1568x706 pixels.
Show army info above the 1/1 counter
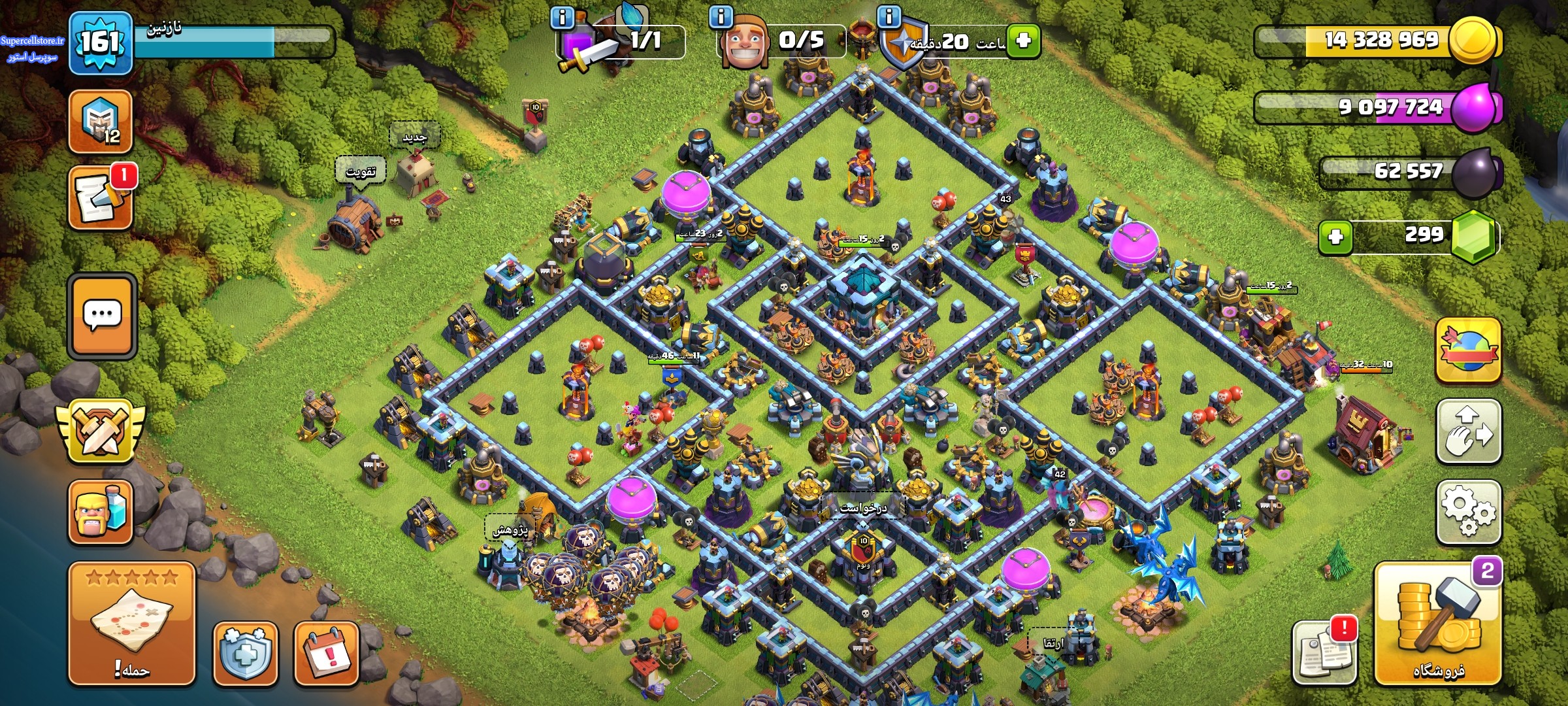pos(562,17)
